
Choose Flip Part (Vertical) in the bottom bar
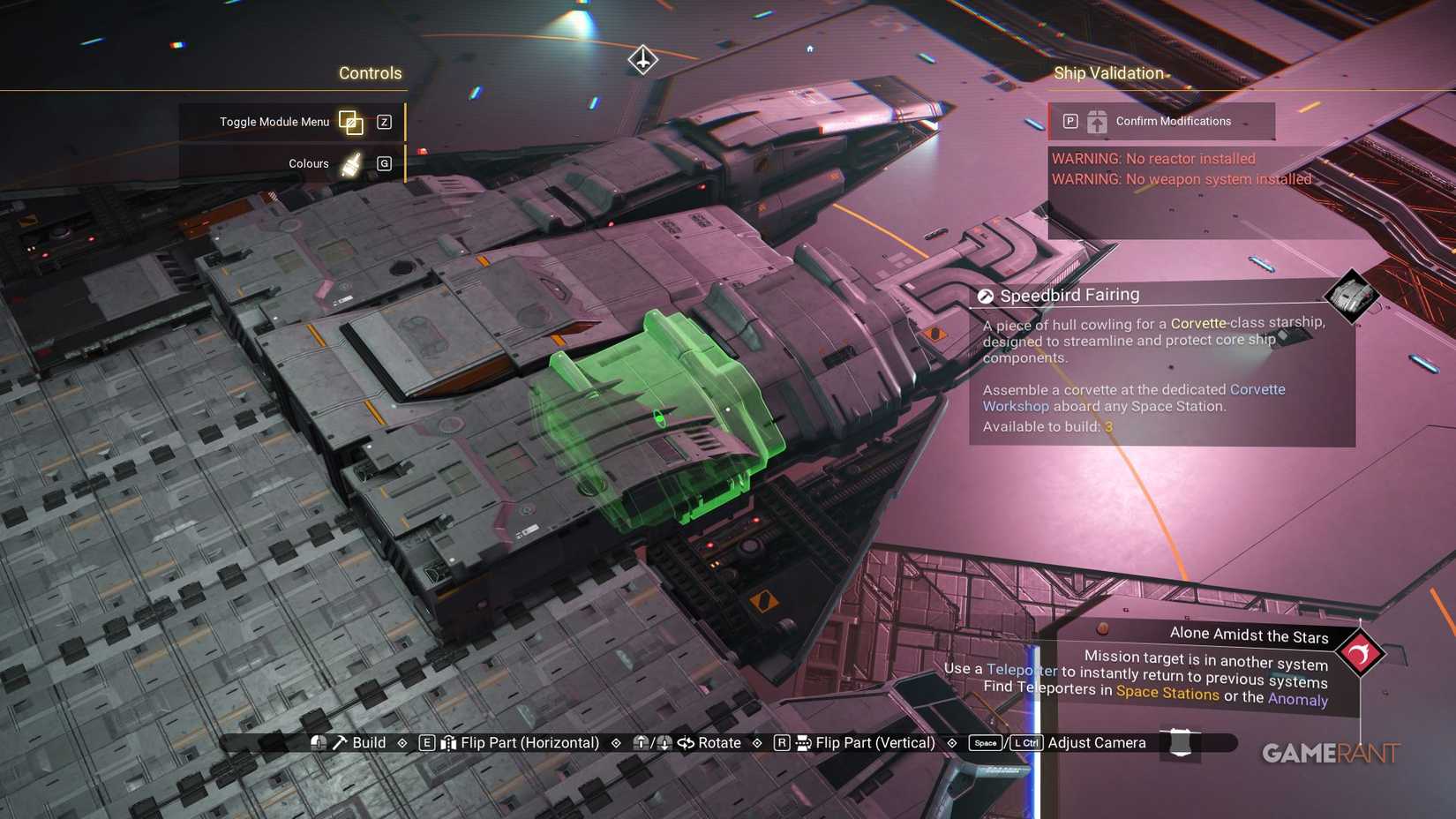pos(874,743)
